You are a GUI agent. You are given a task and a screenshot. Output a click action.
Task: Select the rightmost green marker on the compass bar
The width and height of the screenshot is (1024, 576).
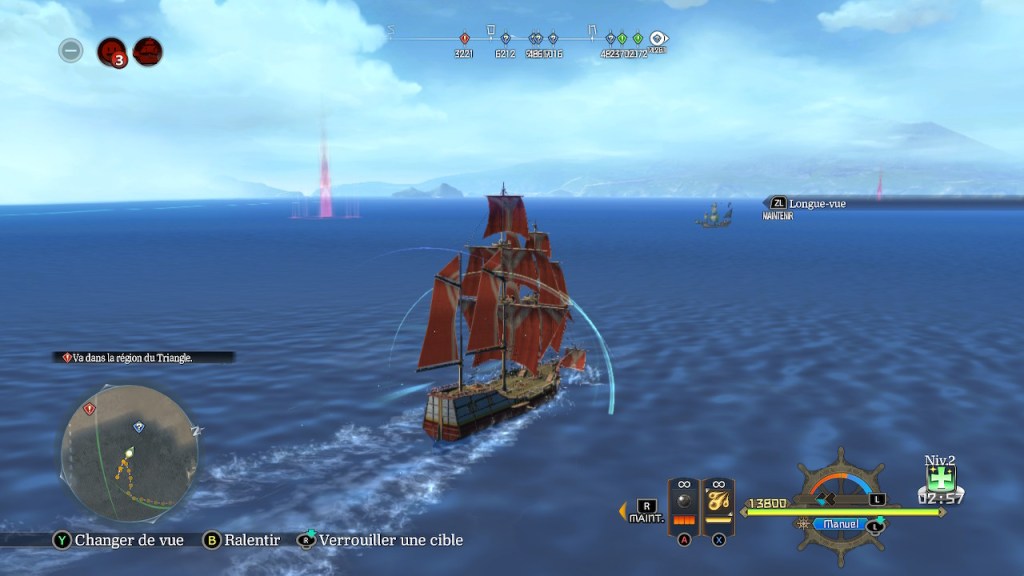(637, 39)
